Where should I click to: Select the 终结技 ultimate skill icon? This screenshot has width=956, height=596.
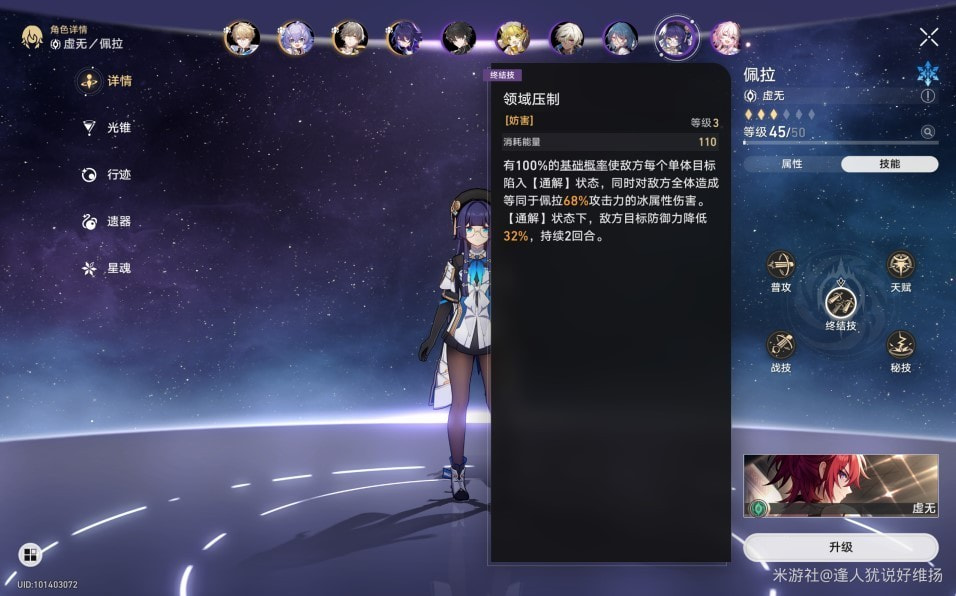tap(840, 301)
